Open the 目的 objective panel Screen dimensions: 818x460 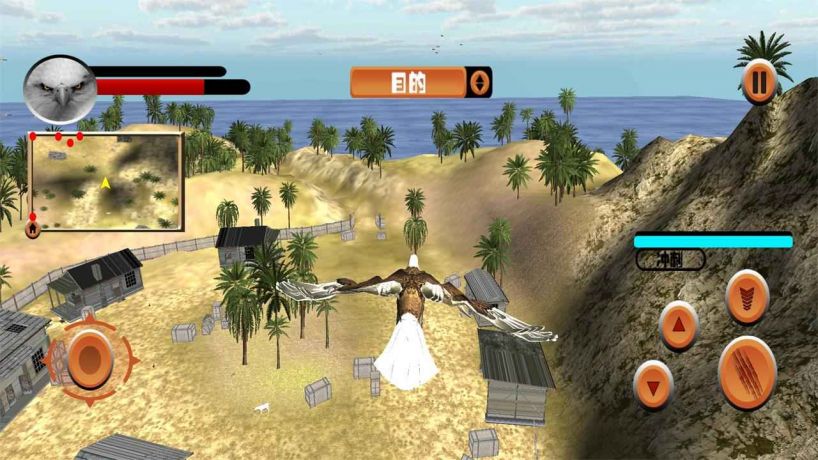click(408, 82)
